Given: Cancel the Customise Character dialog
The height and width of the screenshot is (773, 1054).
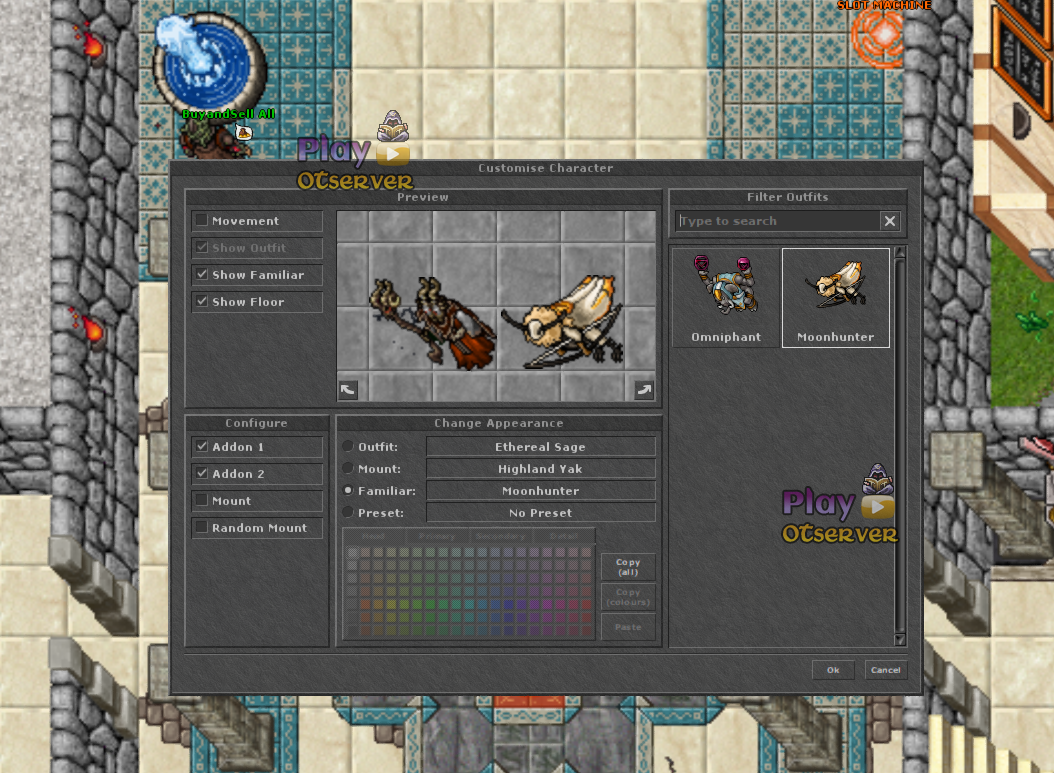Looking at the screenshot, I should click(x=885, y=670).
